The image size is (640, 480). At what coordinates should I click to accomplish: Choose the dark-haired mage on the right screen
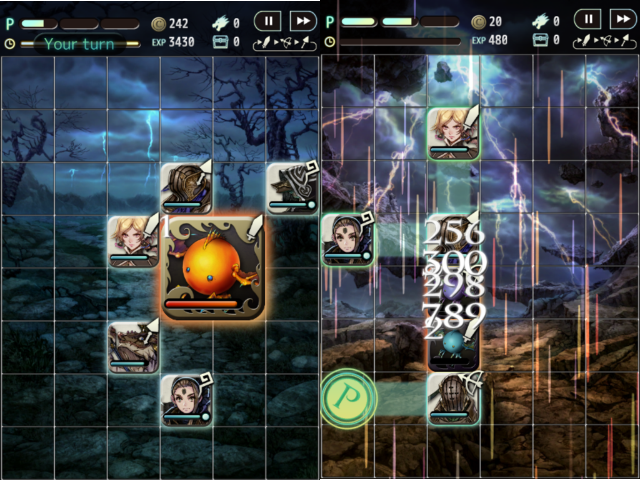(x=347, y=240)
